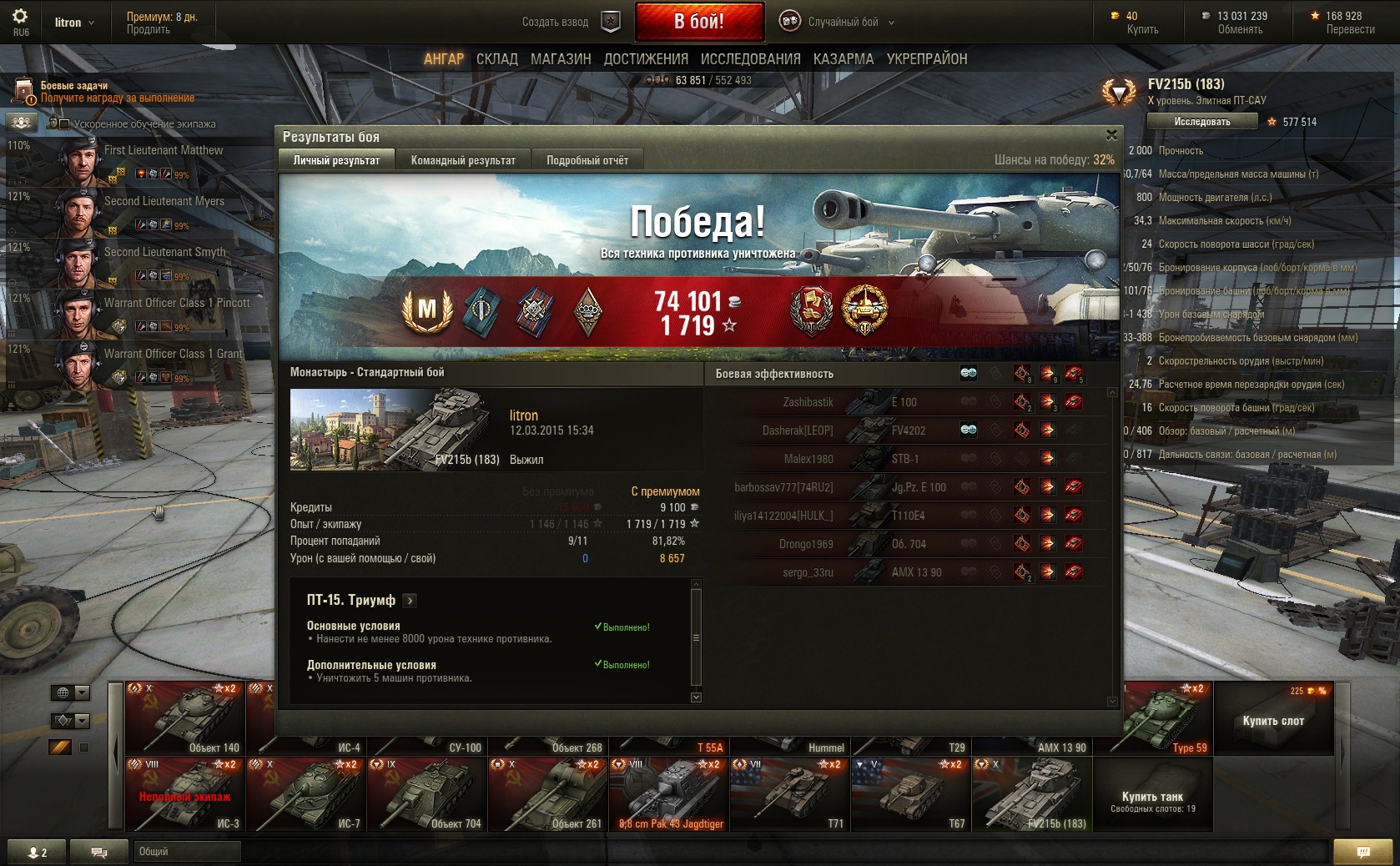Visit the КАЗАРМА barracks
The width and height of the screenshot is (1400, 866).
(x=844, y=59)
